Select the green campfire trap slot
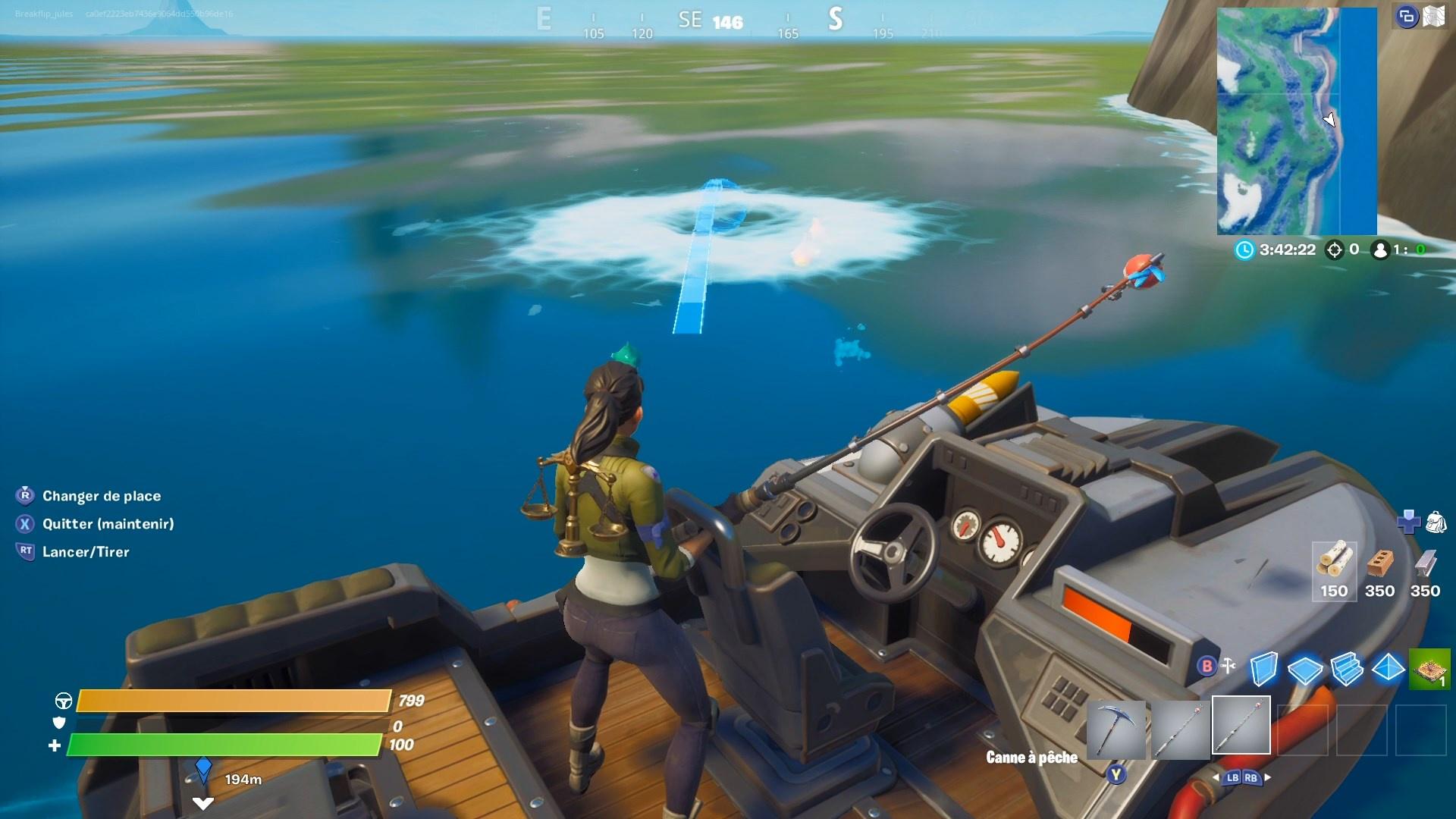Screen dimensions: 1456x819 tap(1429, 668)
